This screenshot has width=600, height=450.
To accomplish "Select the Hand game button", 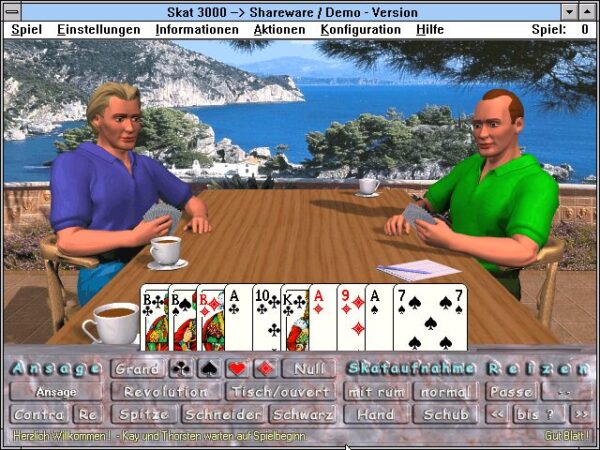I will [x=375, y=414].
